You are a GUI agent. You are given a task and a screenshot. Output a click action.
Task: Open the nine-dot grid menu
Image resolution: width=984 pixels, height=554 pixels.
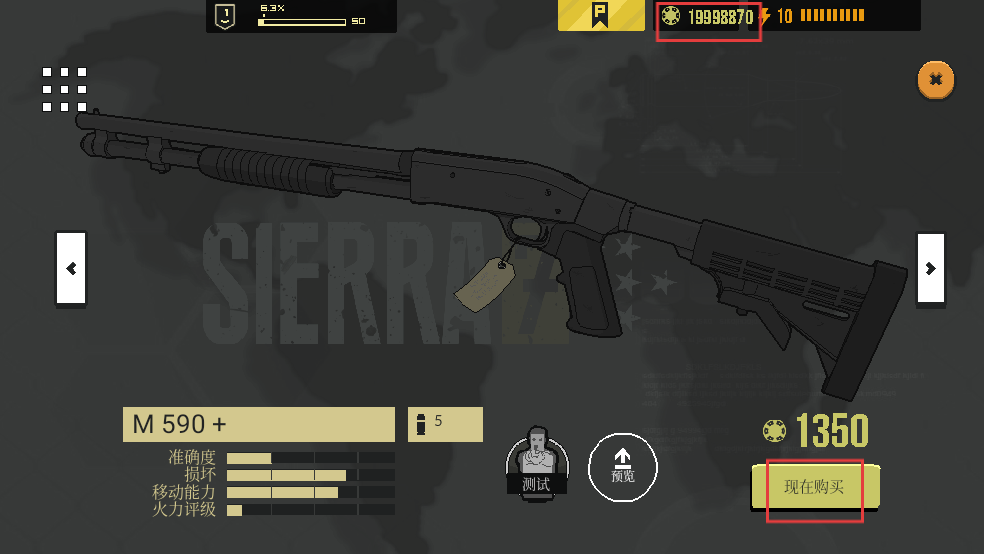click(x=65, y=89)
